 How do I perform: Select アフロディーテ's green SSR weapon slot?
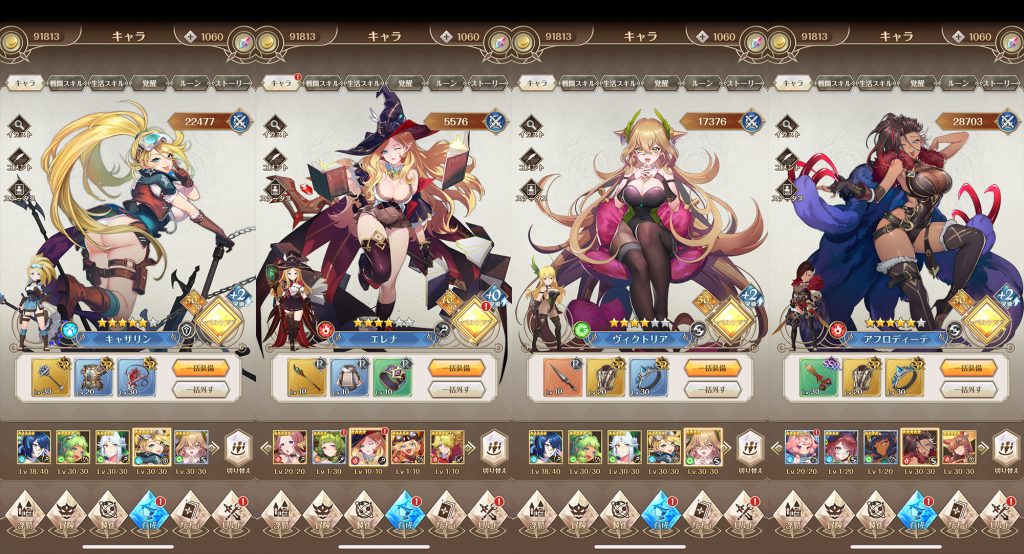point(818,377)
